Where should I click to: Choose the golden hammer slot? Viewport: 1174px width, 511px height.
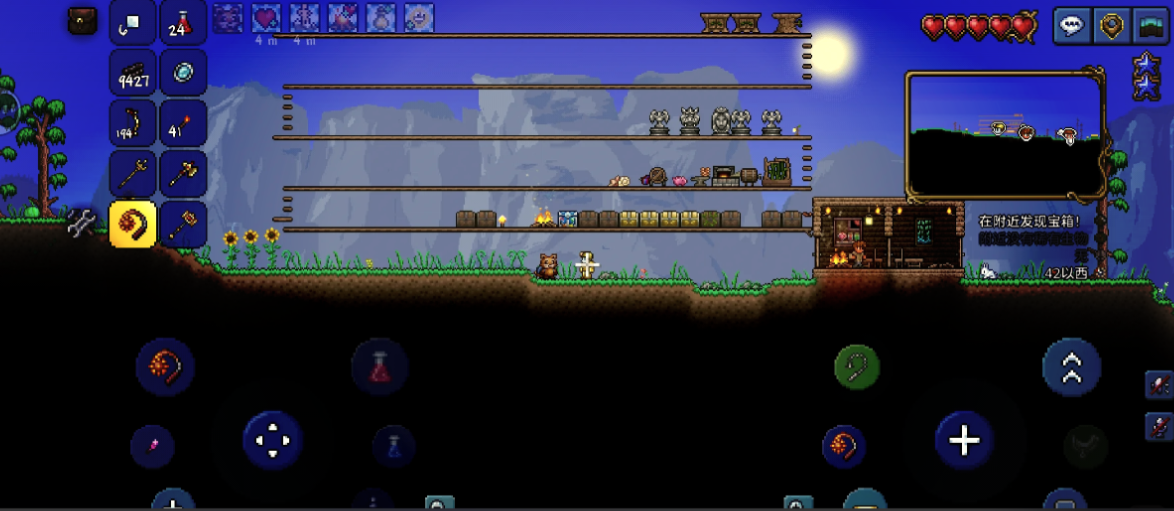pyautogui.click(x=182, y=223)
